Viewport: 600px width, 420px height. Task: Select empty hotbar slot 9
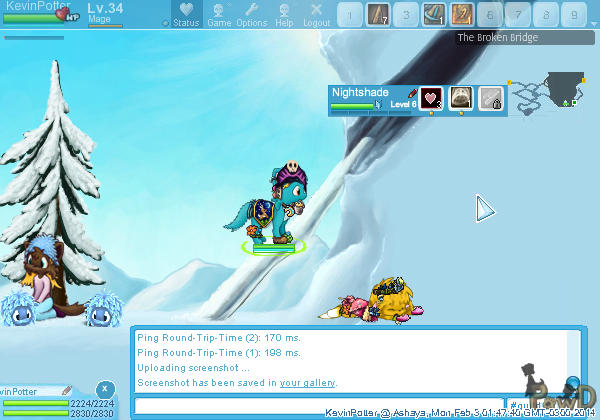[x=573, y=14]
